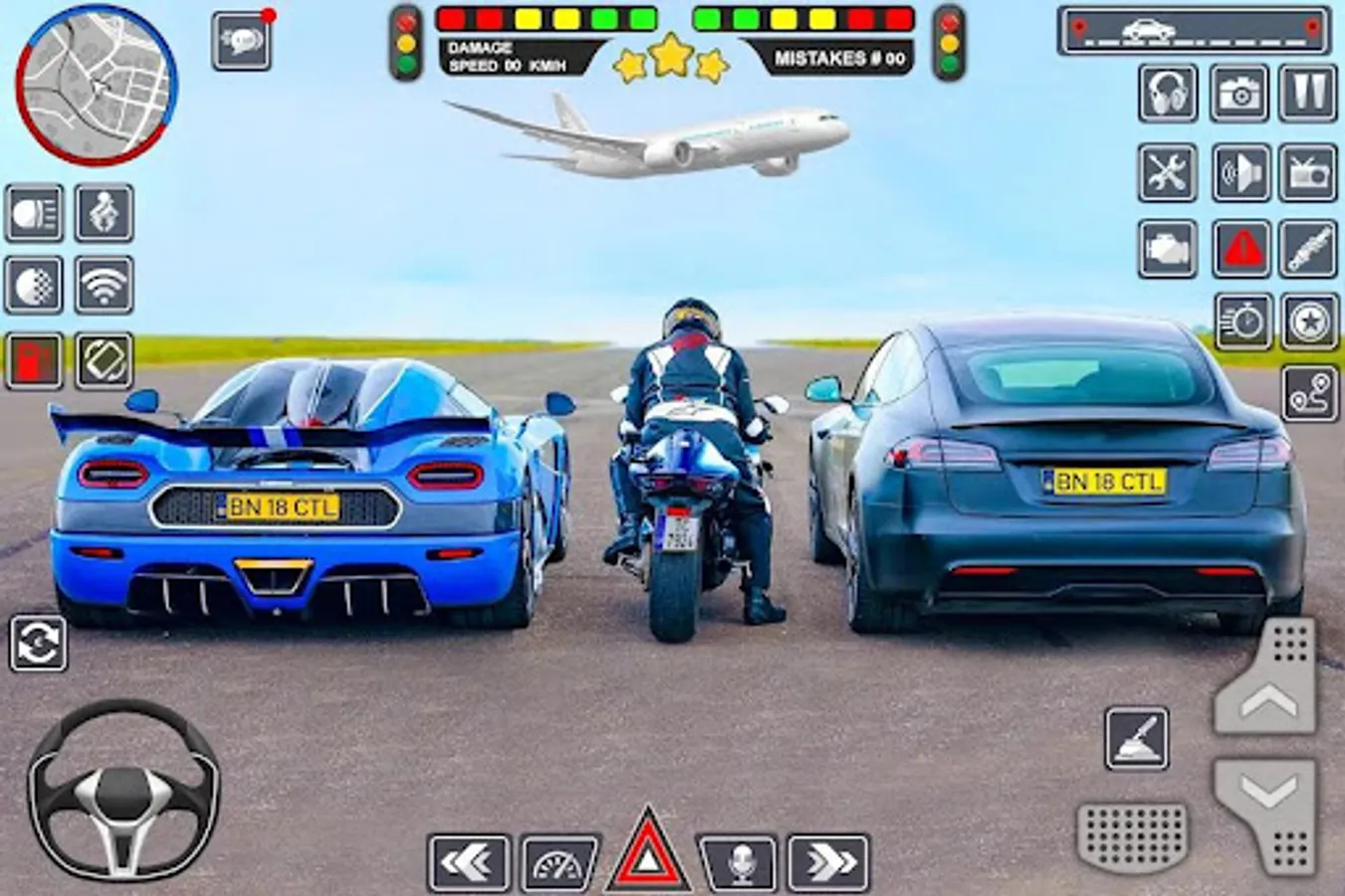Open the circular minimap
1345x896 pixels.
[96, 84]
